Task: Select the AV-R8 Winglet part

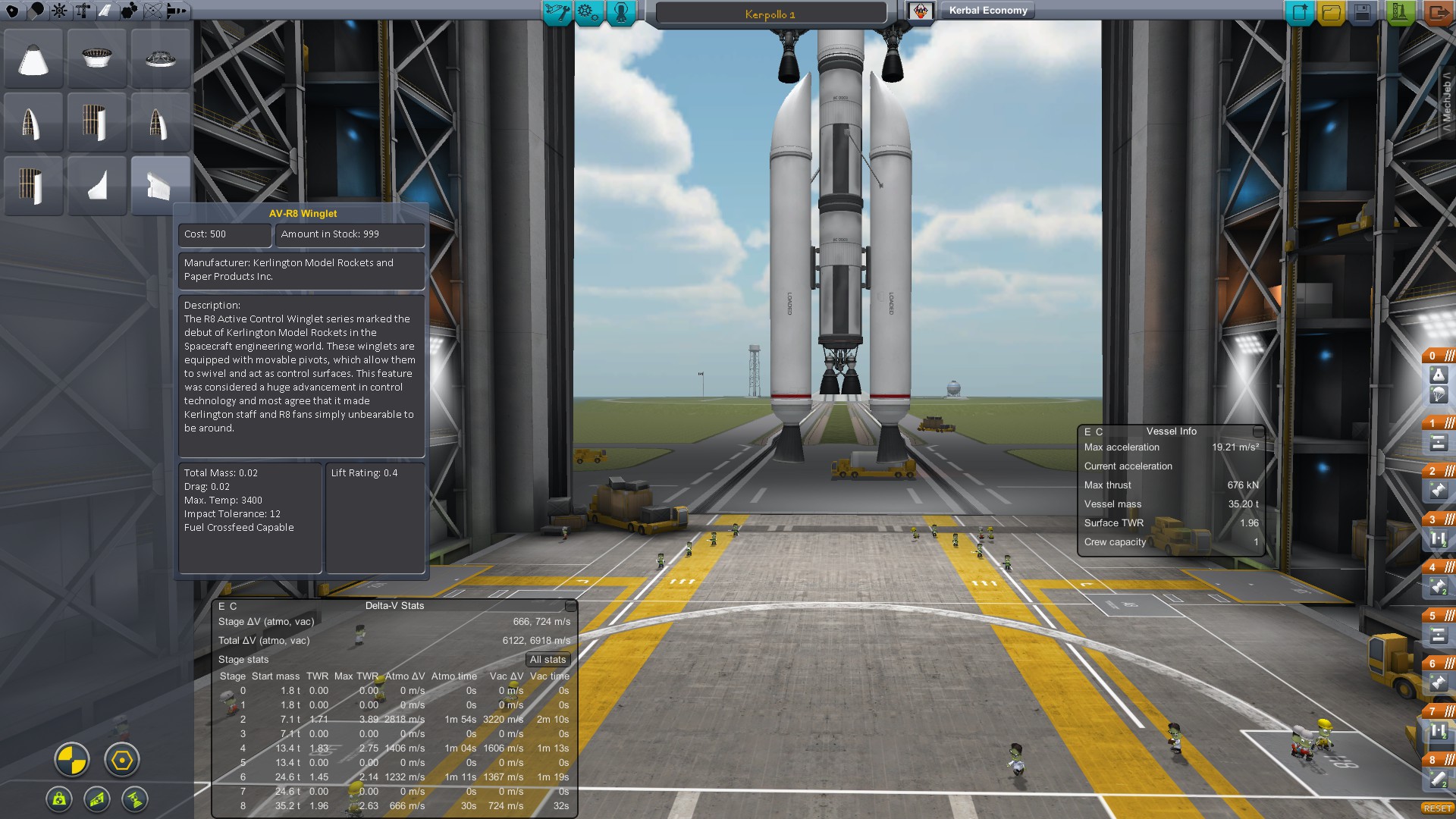Action: coord(160,186)
